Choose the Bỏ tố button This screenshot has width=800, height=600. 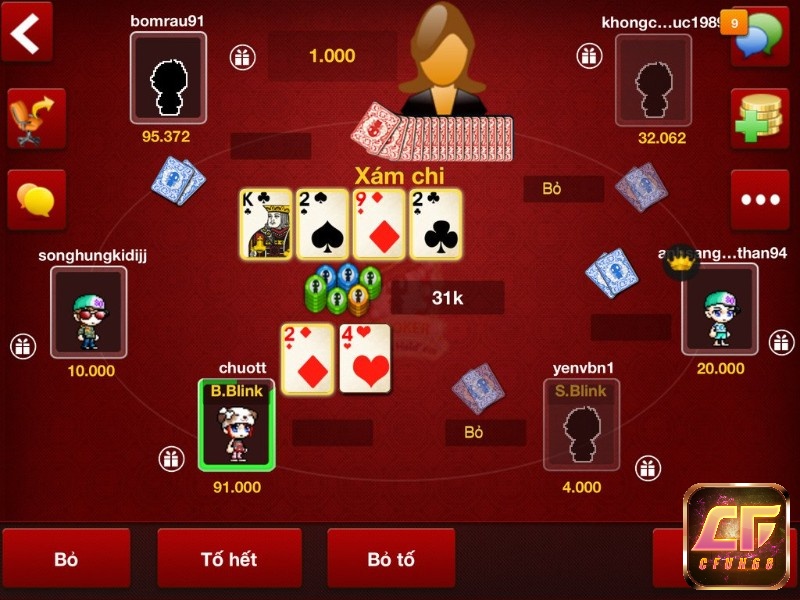(x=391, y=559)
